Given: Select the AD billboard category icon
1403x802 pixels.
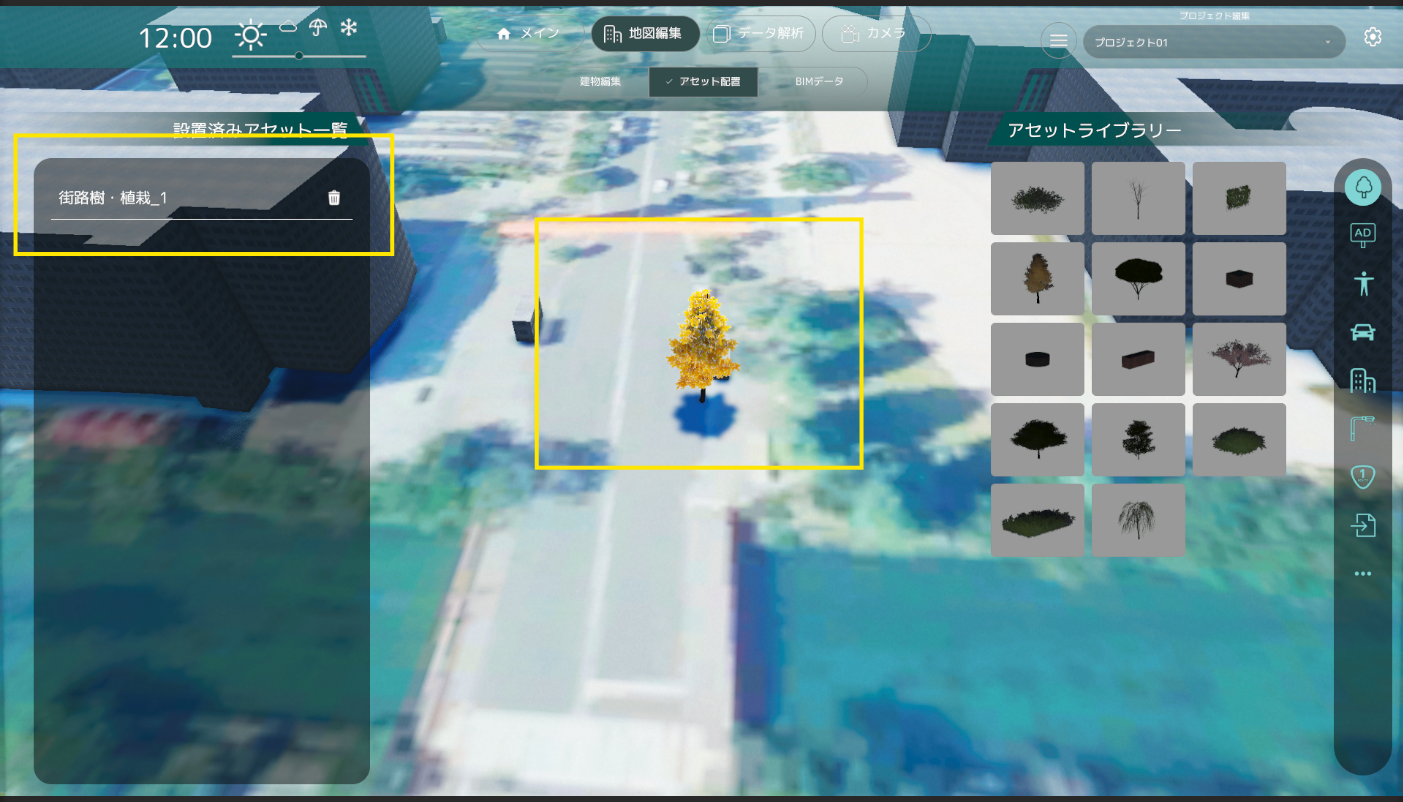Looking at the screenshot, I should pos(1362,235).
